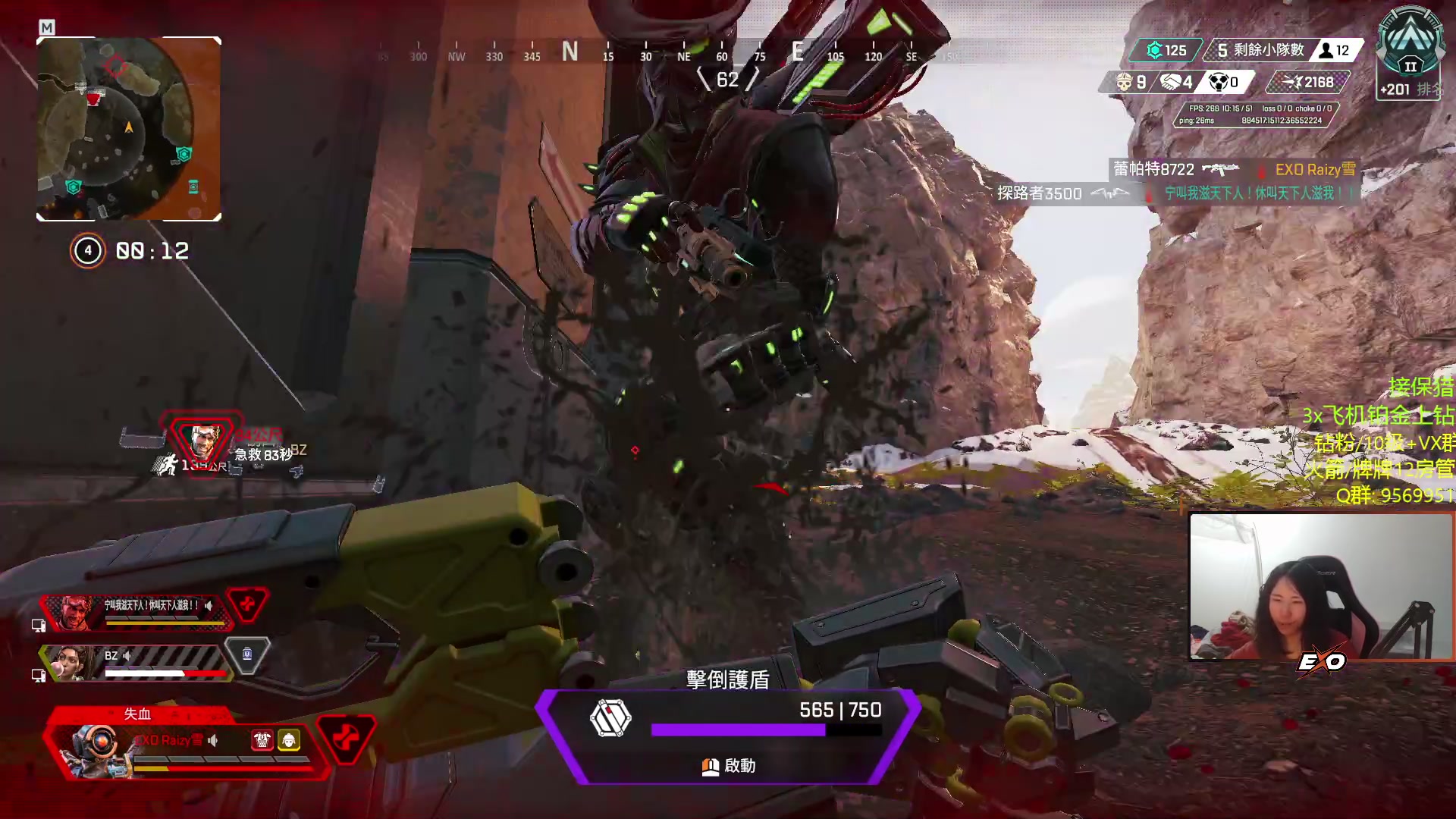The height and width of the screenshot is (819, 1456).
Task: Click the downed teammate revive marker
Action: coord(205,440)
